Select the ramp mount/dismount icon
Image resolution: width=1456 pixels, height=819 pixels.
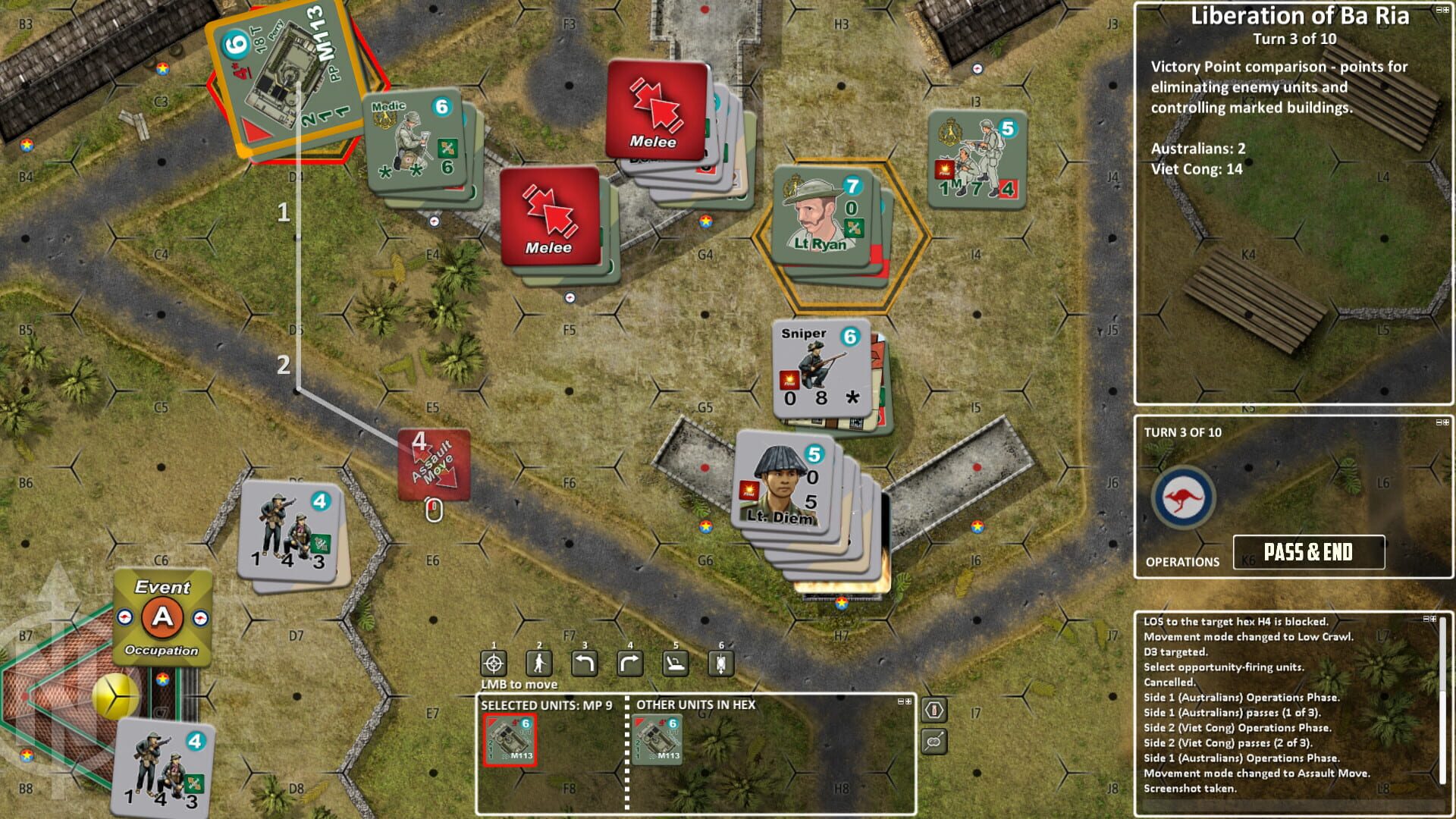click(674, 664)
